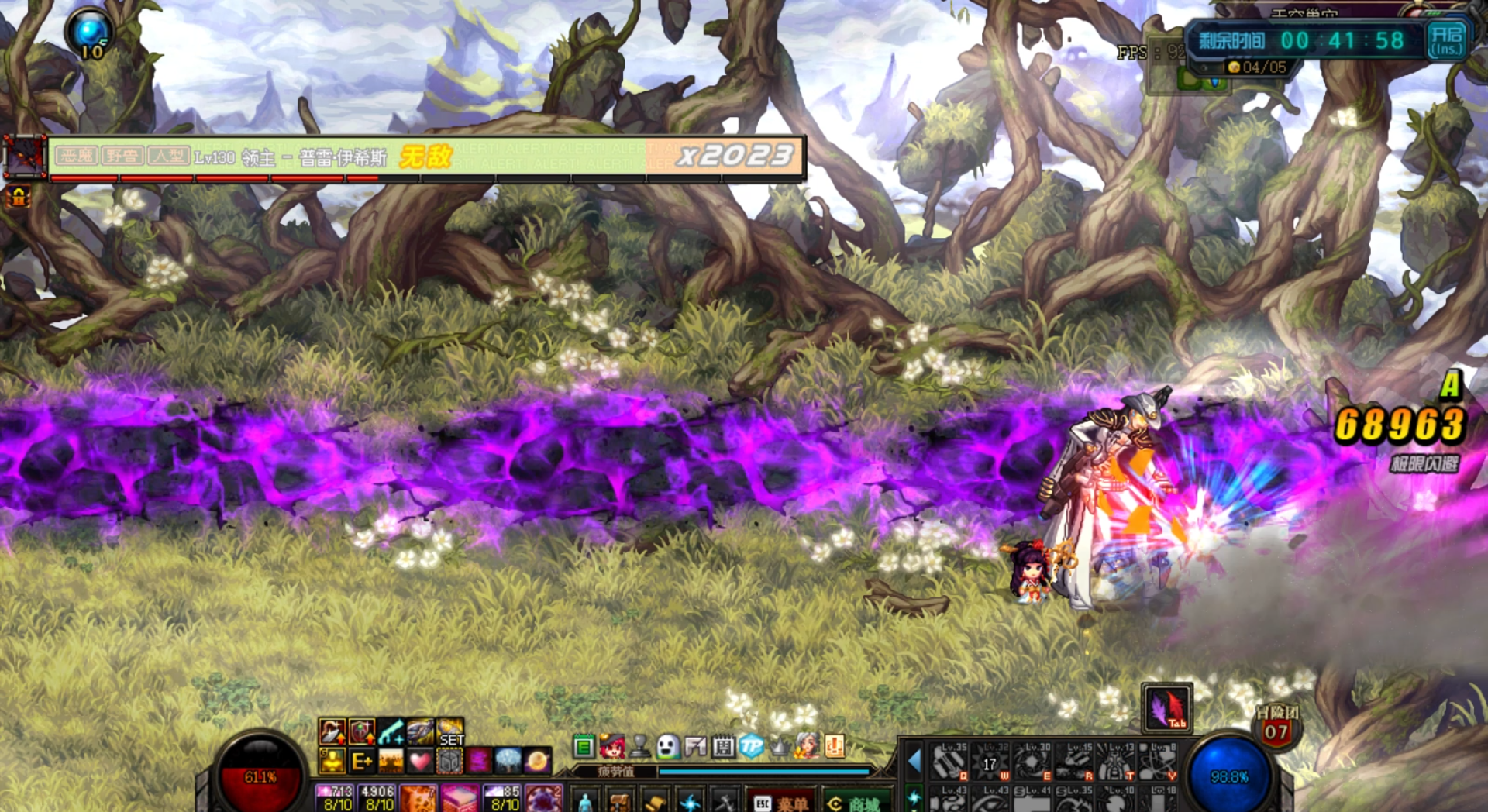Click the red-haired witch girl icon
The width and height of the screenshot is (1488, 812).
[x=611, y=747]
